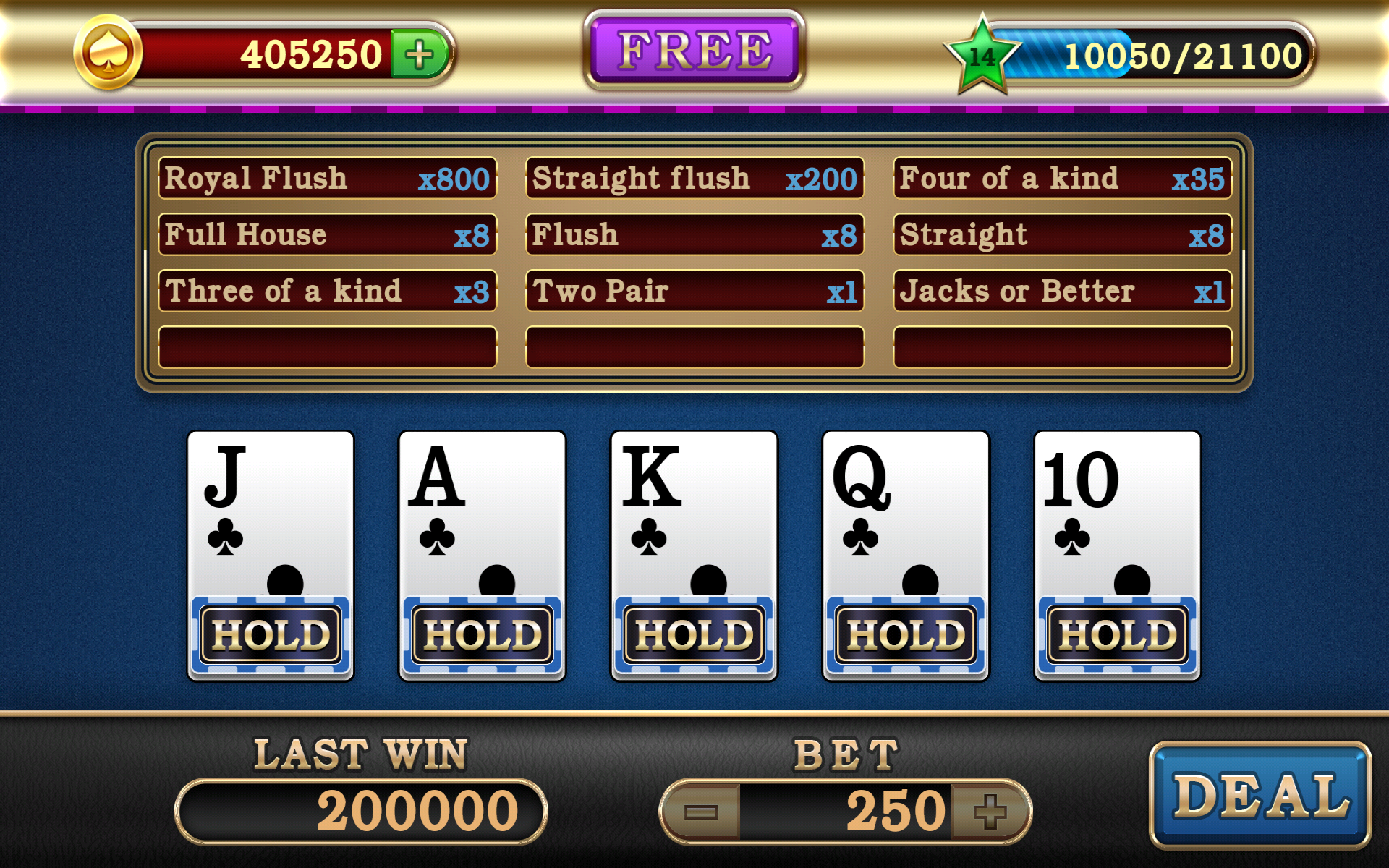Viewport: 1389px width, 868px height.
Task: Toggle HOLD on the 10 of clubs
Action: [x=1118, y=634]
